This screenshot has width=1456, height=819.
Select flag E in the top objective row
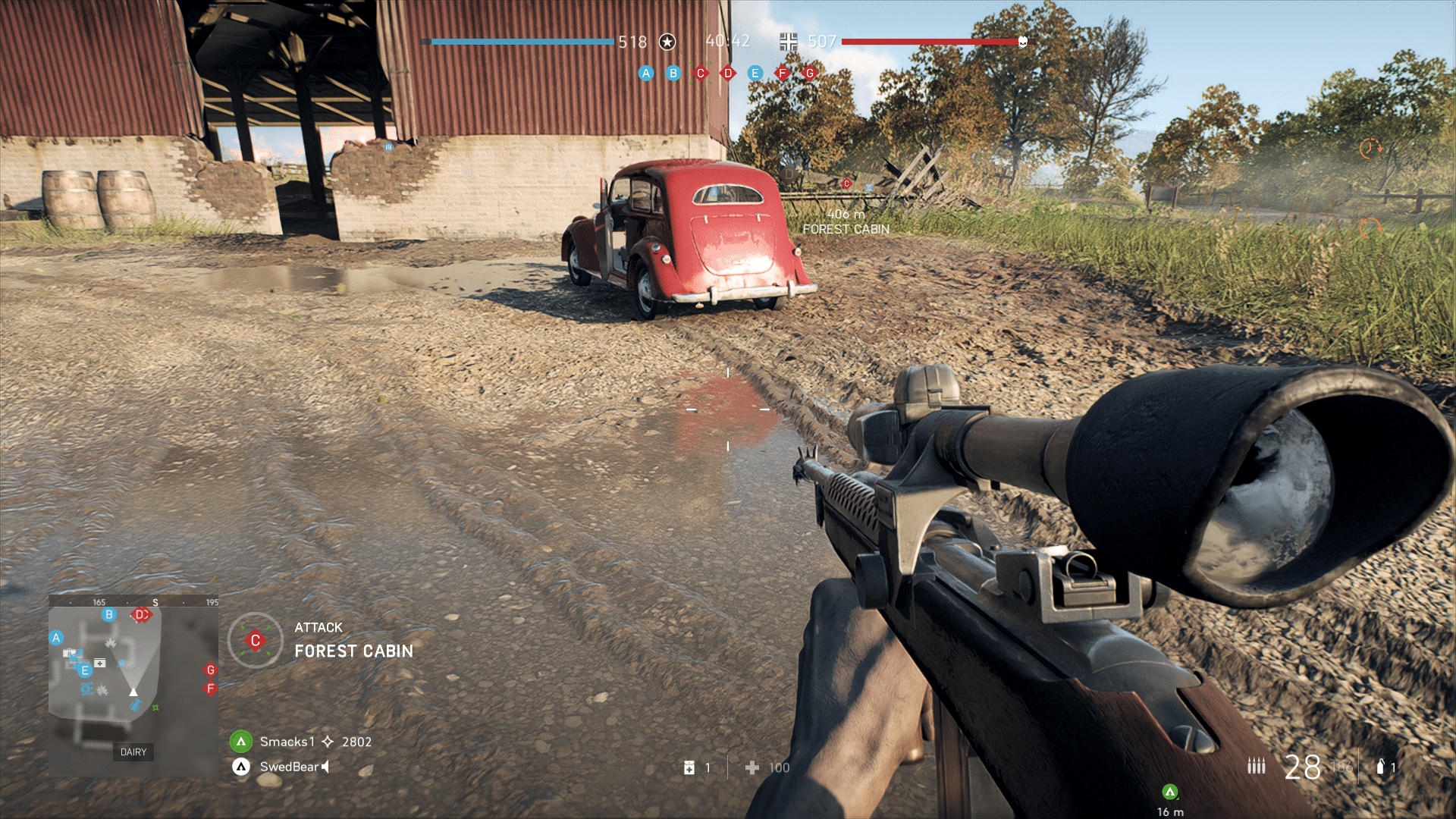[x=755, y=74]
